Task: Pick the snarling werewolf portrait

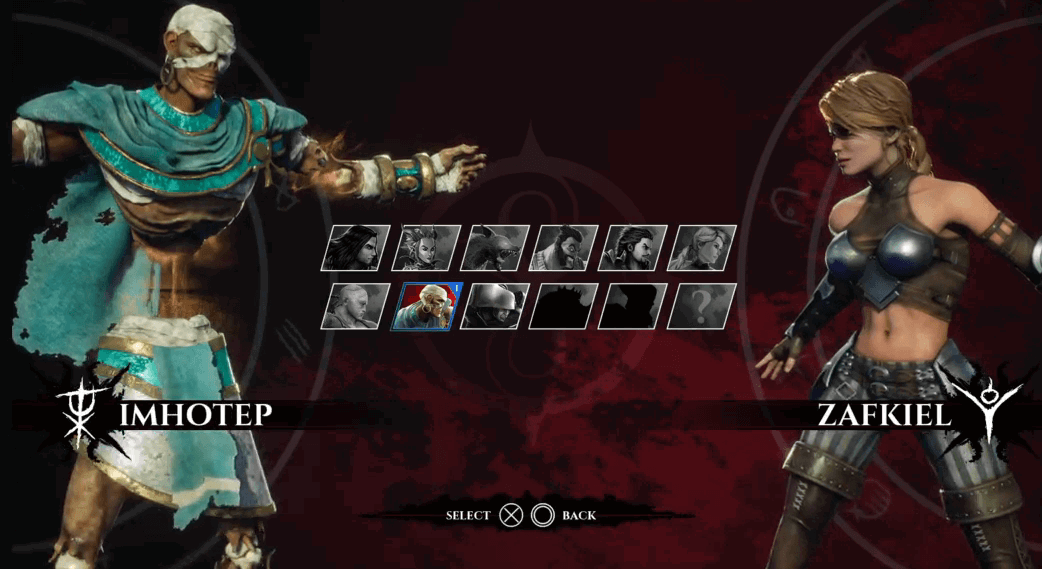Action: 495,248
